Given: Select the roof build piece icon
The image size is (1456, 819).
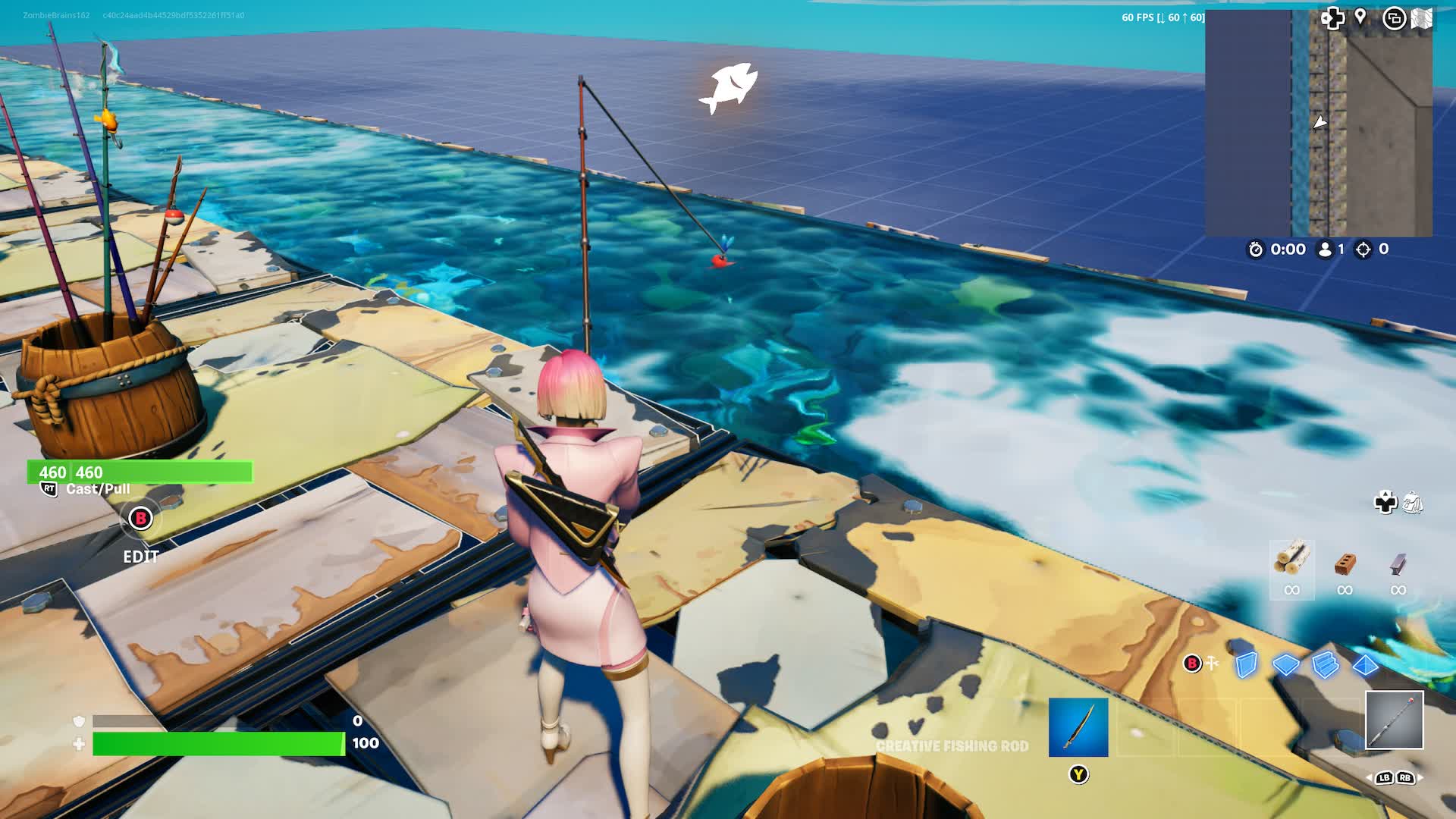Looking at the screenshot, I should [1367, 665].
